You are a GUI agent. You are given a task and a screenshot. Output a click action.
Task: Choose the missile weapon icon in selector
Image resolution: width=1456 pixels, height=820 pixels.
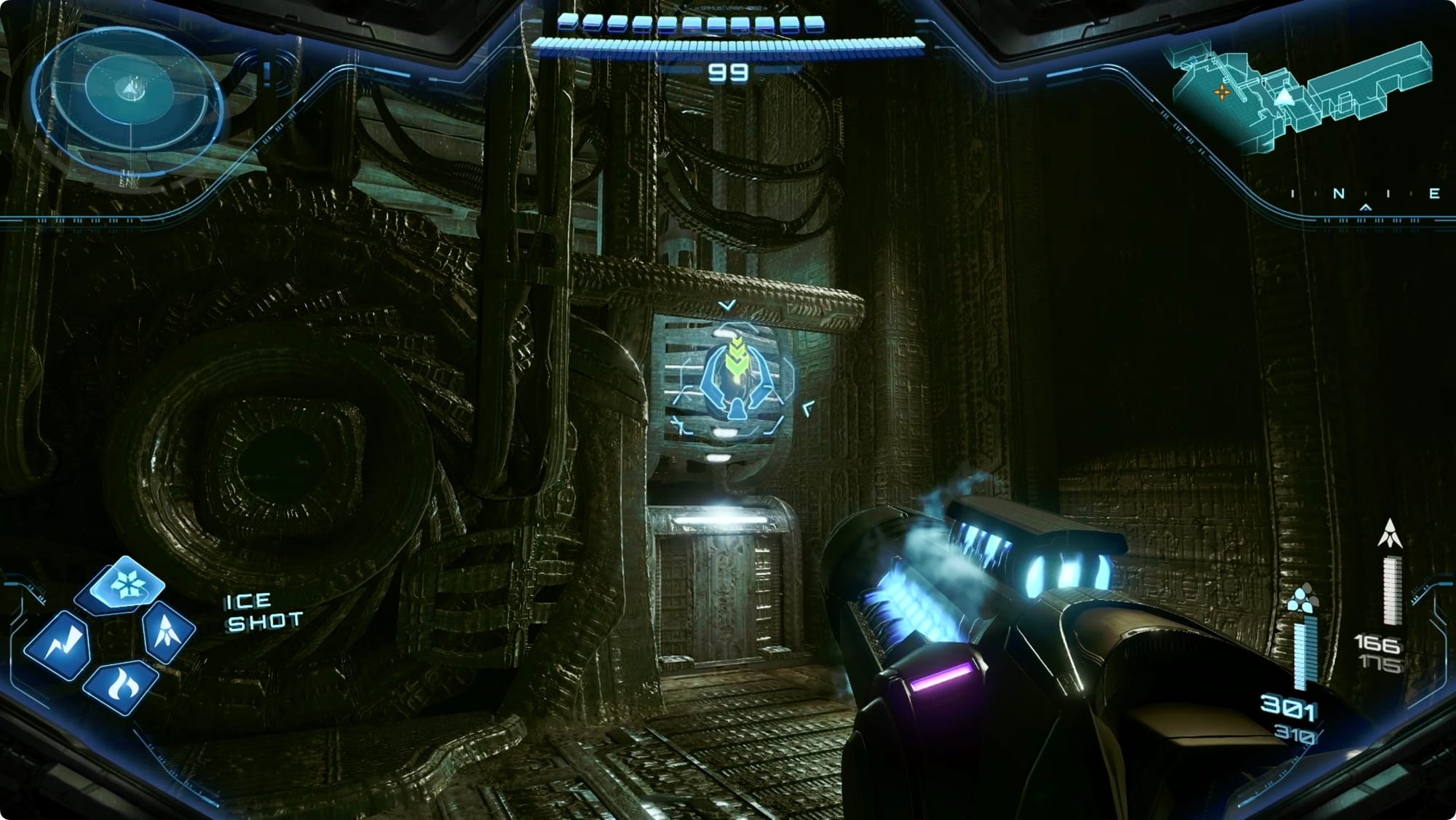(167, 631)
